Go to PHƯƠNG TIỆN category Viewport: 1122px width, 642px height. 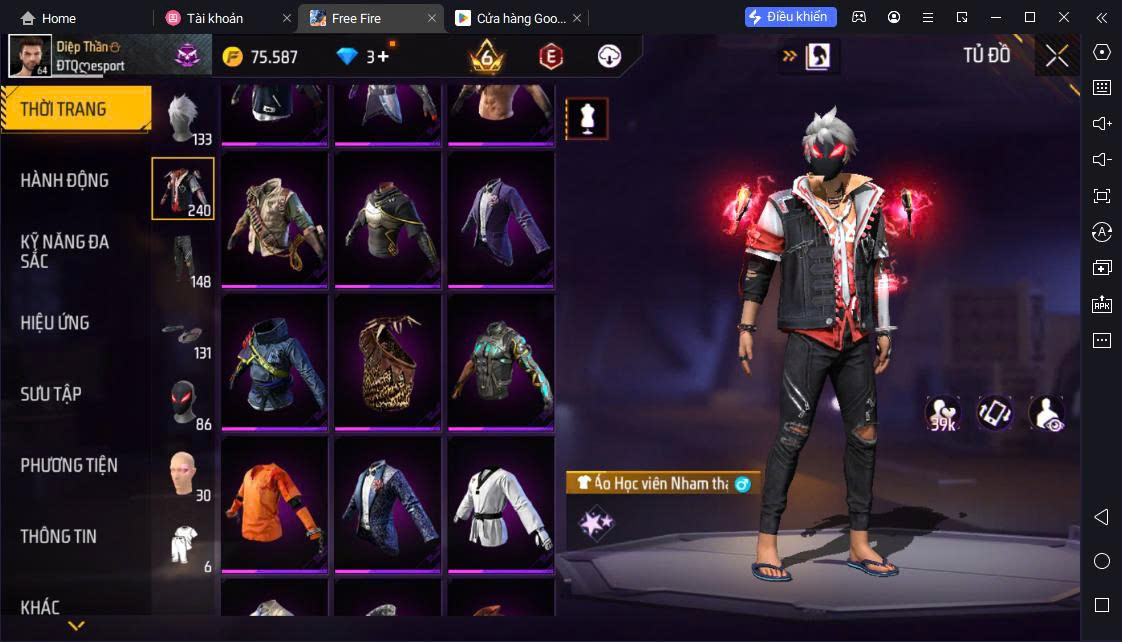69,465
